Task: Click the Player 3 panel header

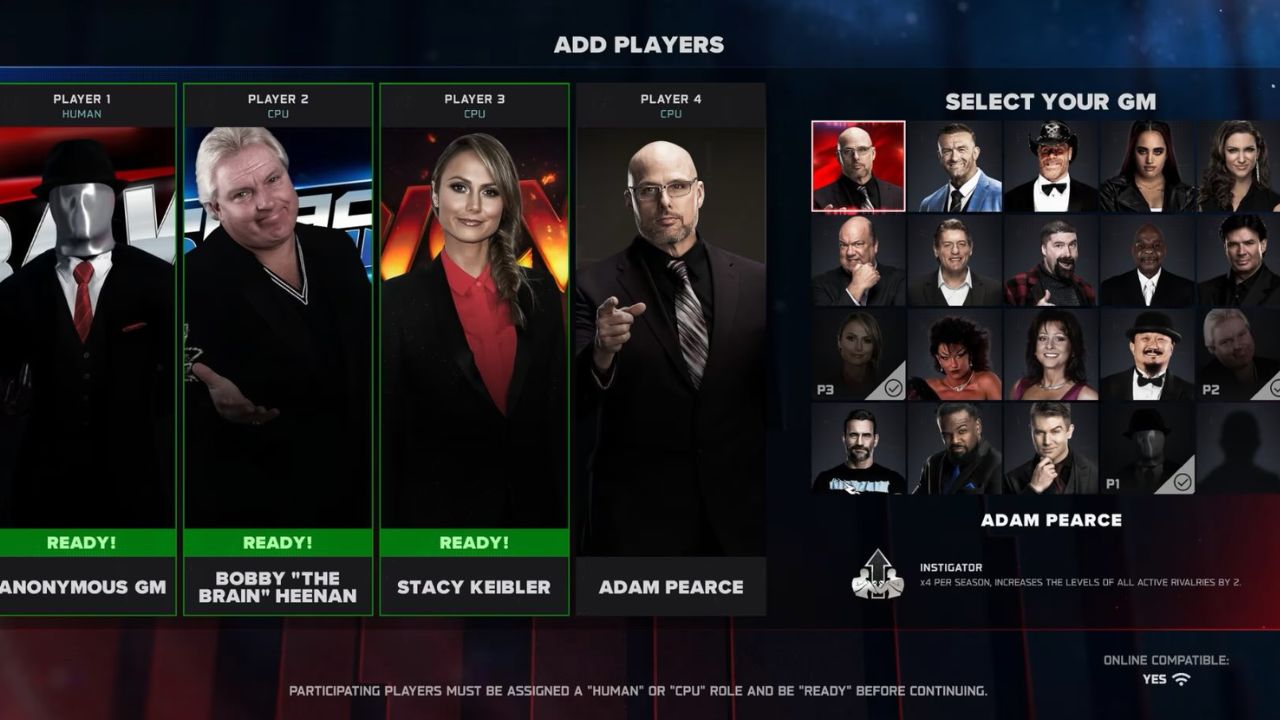Action: 475,98
